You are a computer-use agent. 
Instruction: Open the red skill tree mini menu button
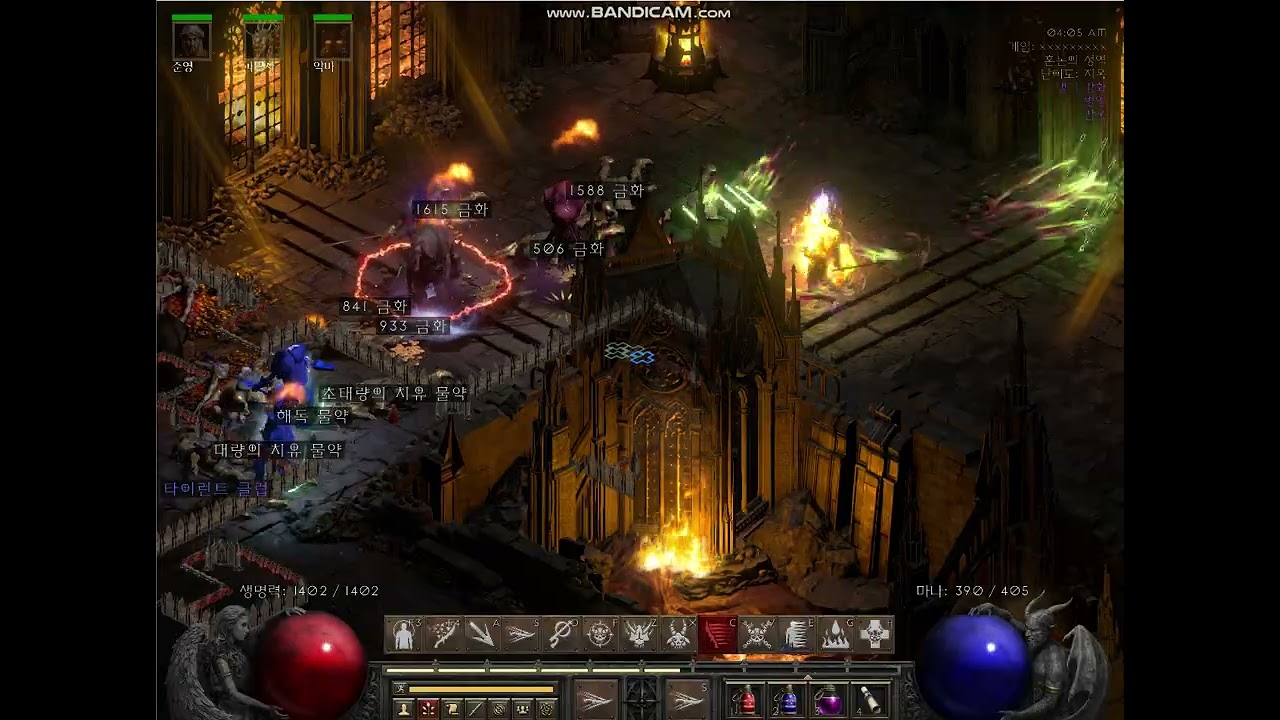point(428,709)
